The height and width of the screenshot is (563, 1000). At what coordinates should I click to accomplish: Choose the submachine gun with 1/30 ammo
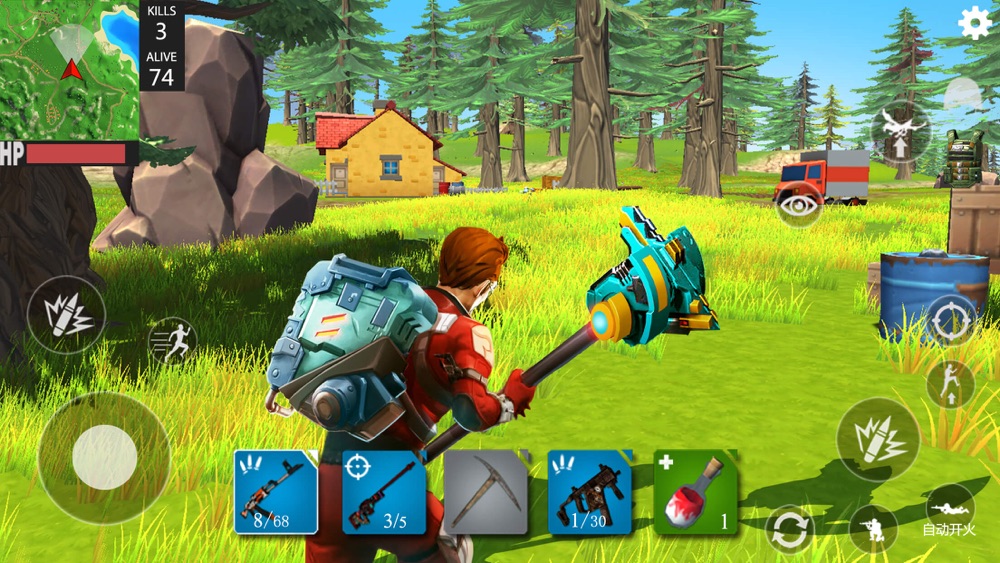[x=590, y=491]
